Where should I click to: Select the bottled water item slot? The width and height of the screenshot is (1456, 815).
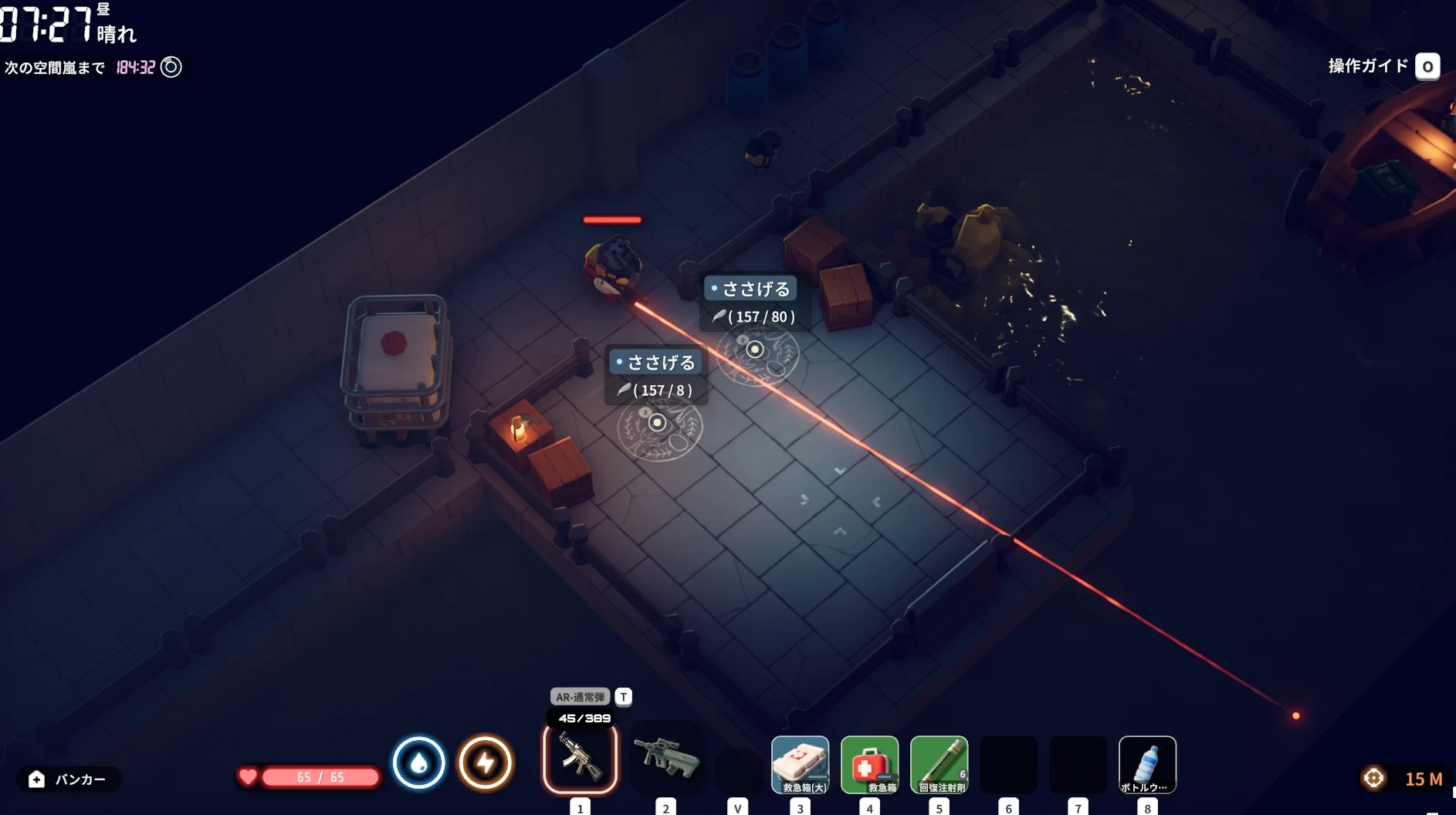(1147, 764)
